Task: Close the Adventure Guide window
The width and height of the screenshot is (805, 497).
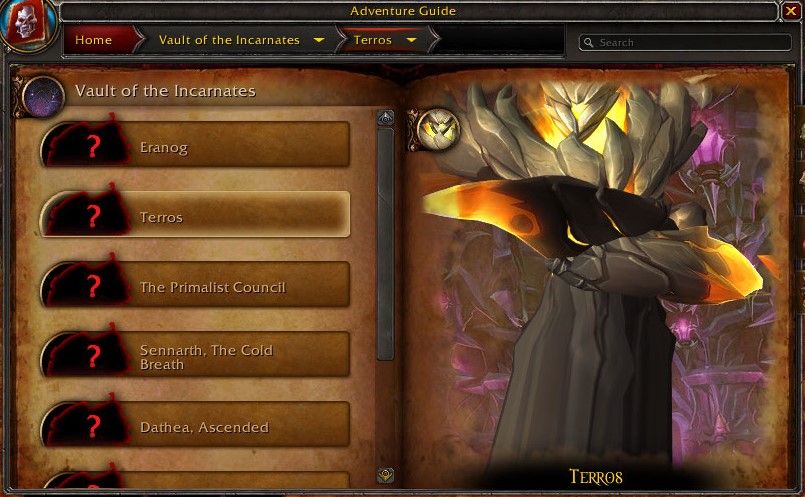Action: click(791, 11)
